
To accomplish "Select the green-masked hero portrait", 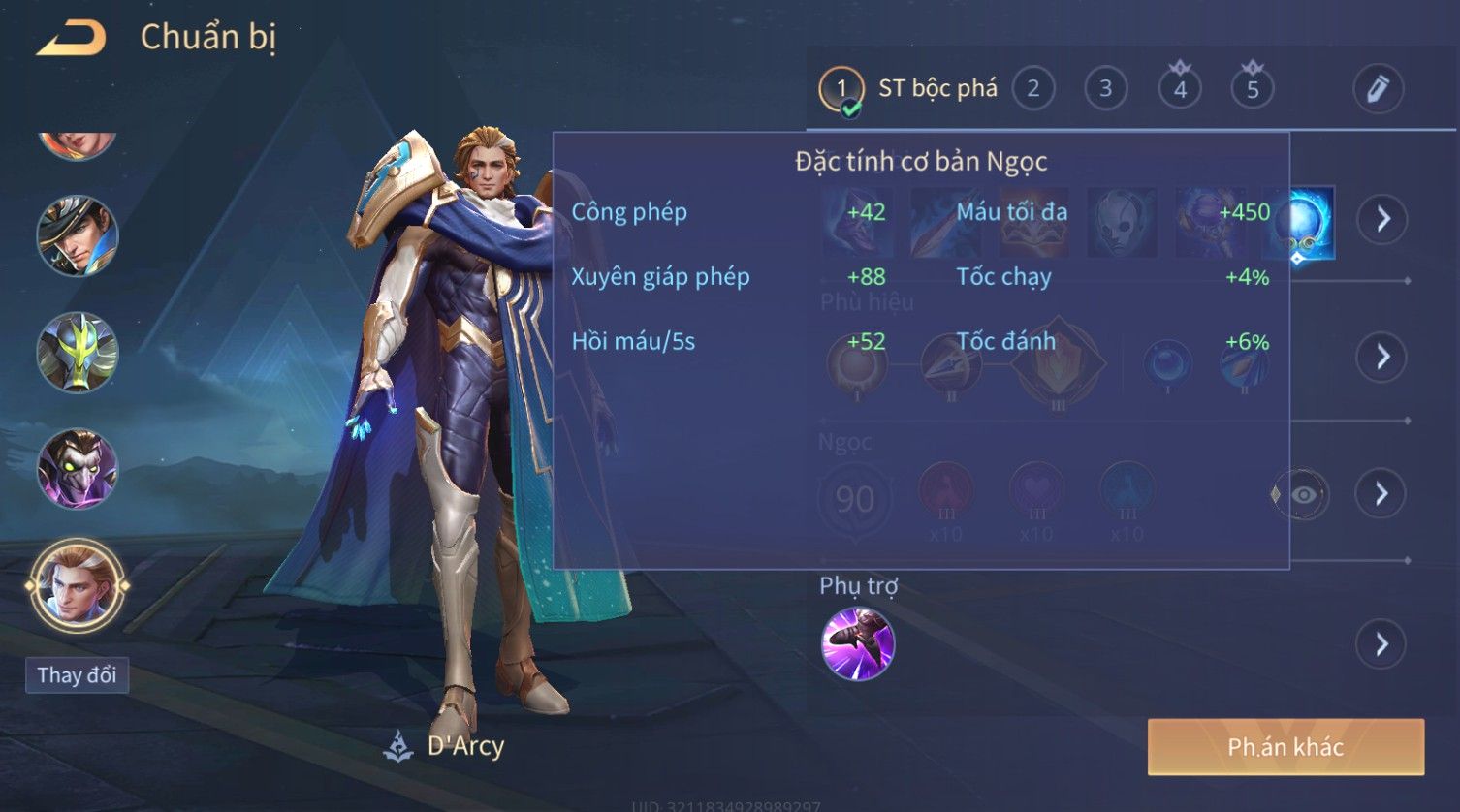I will [77, 353].
